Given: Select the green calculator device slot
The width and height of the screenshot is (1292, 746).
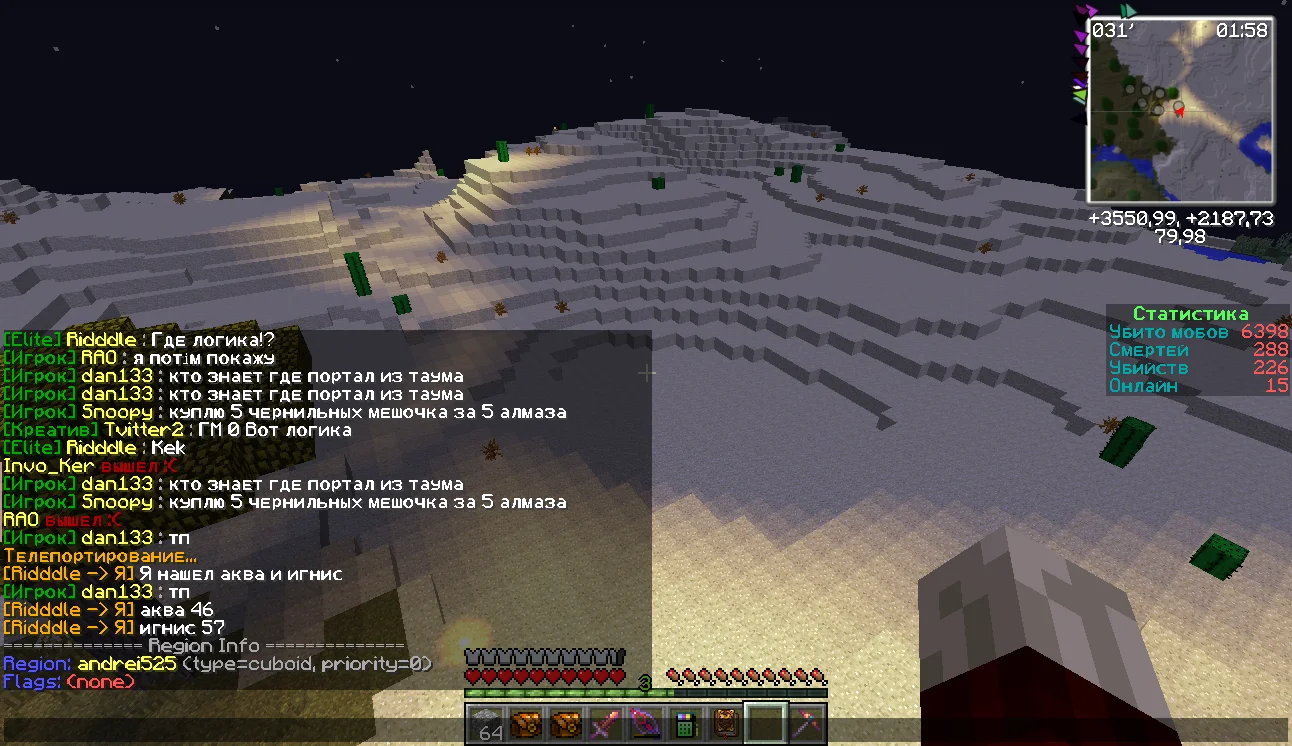Looking at the screenshot, I should point(685,724).
